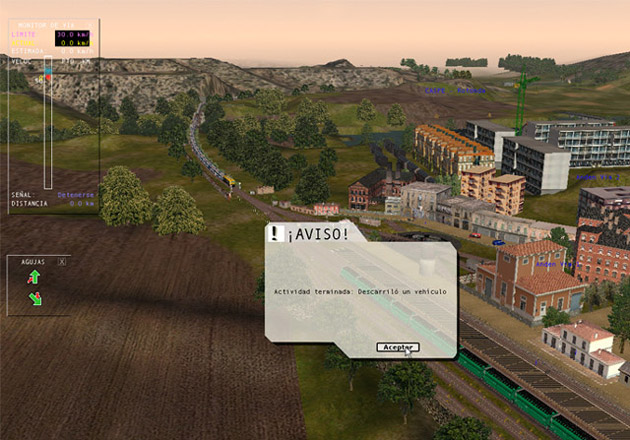This screenshot has width=630, height=440.
Task: Toggle the diagonal green arrow track switch
Action: click(x=35, y=298)
